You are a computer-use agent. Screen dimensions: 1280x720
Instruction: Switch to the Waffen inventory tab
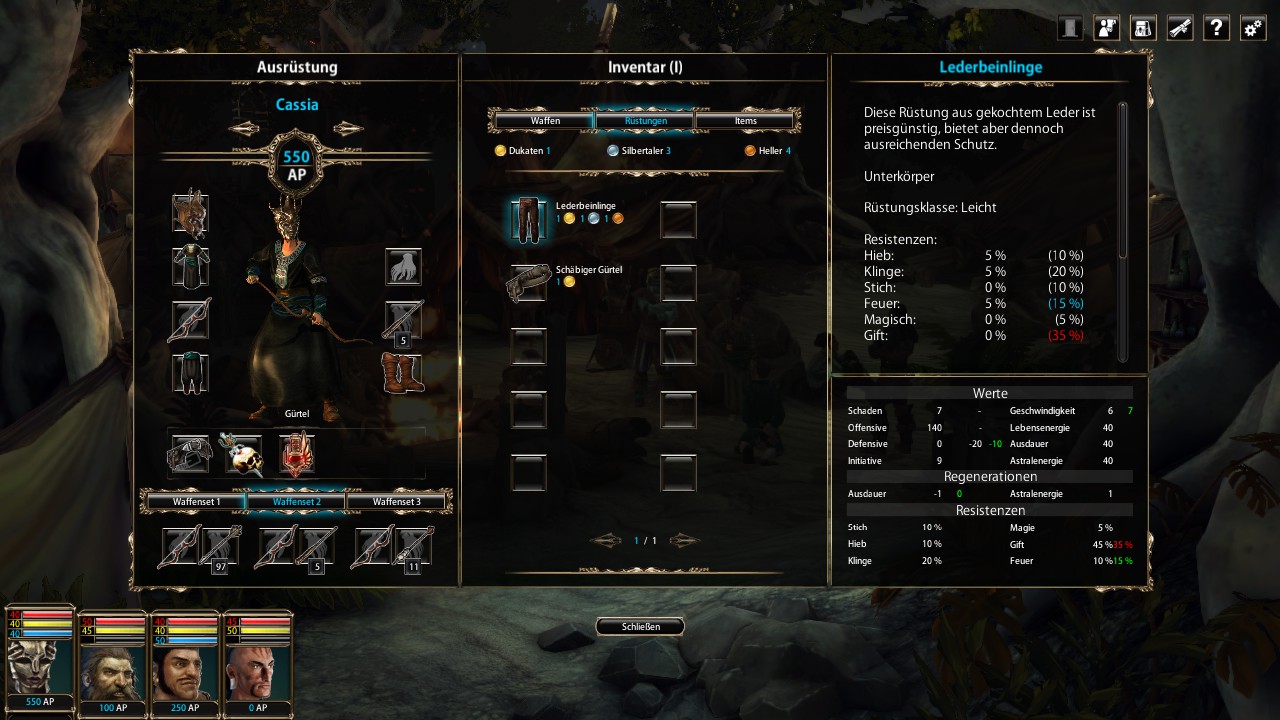545,121
